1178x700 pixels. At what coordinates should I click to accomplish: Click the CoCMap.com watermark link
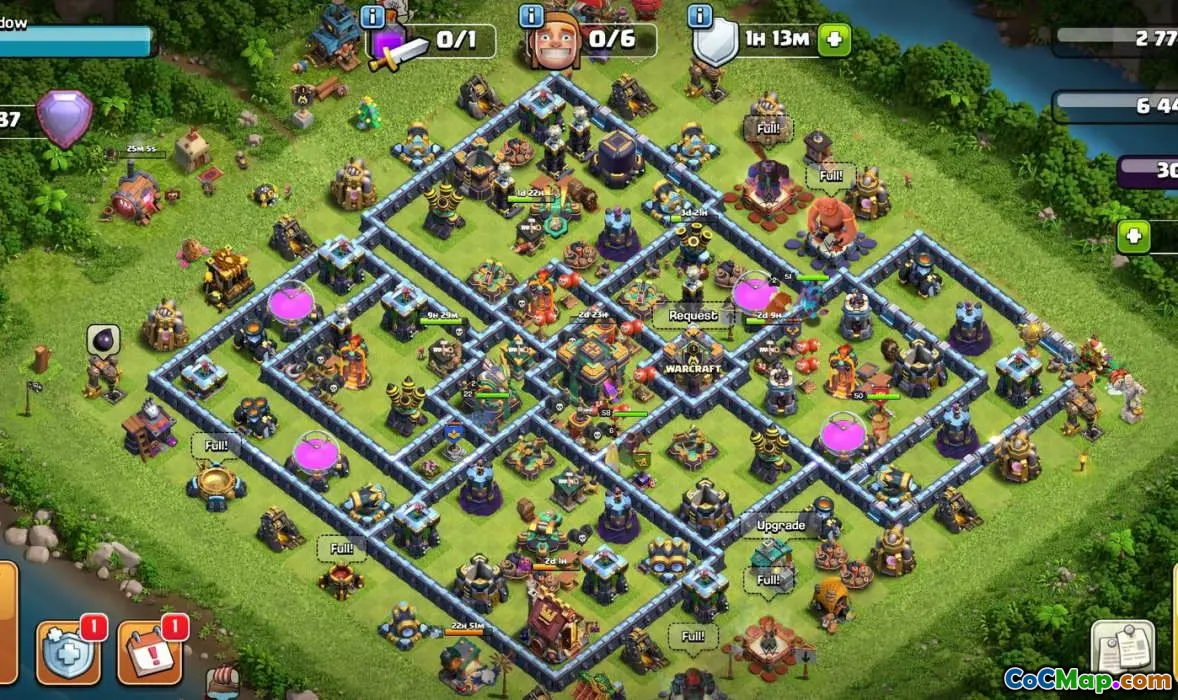[x=1088, y=680]
